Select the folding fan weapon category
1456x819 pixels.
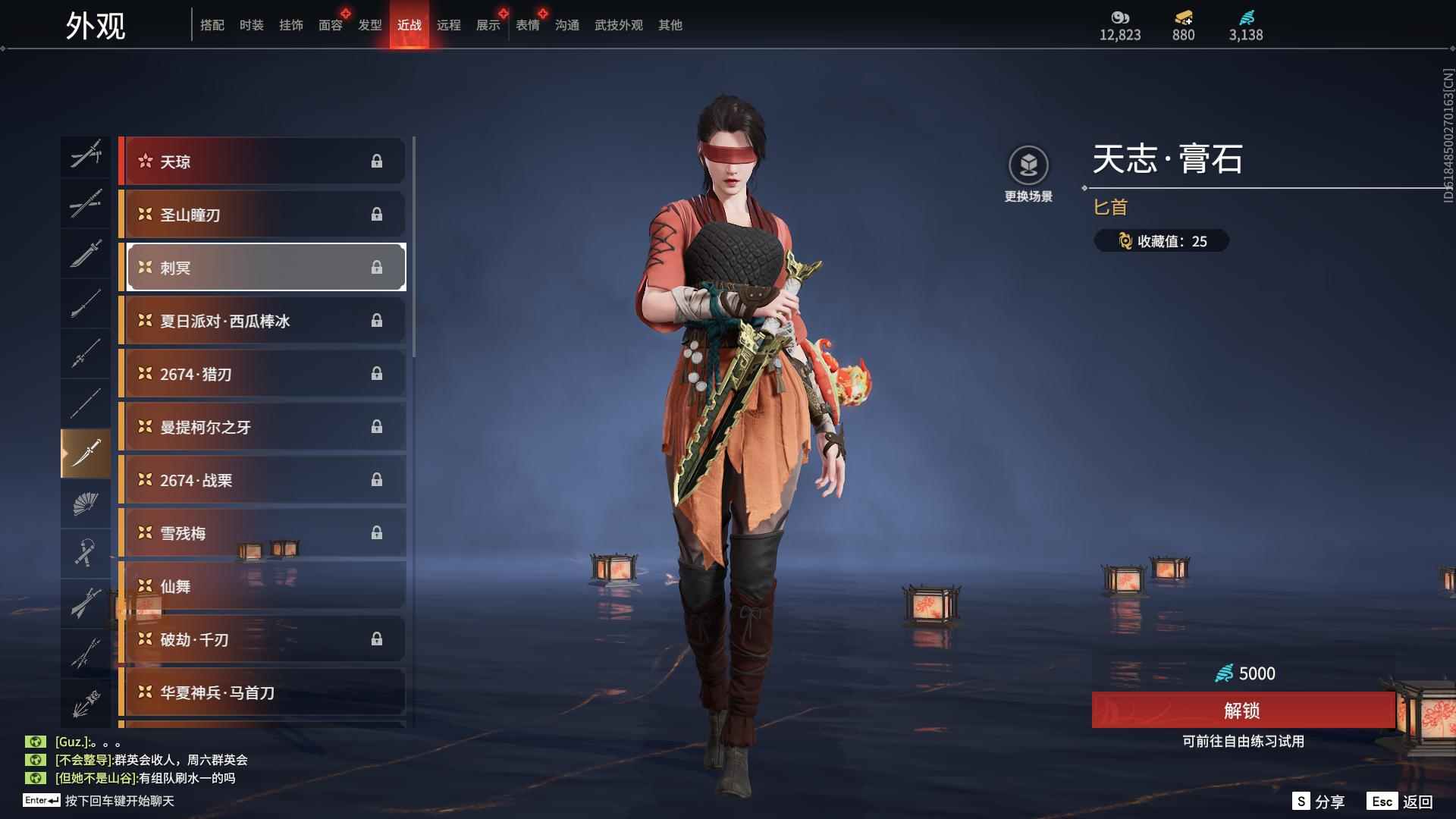(86, 504)
